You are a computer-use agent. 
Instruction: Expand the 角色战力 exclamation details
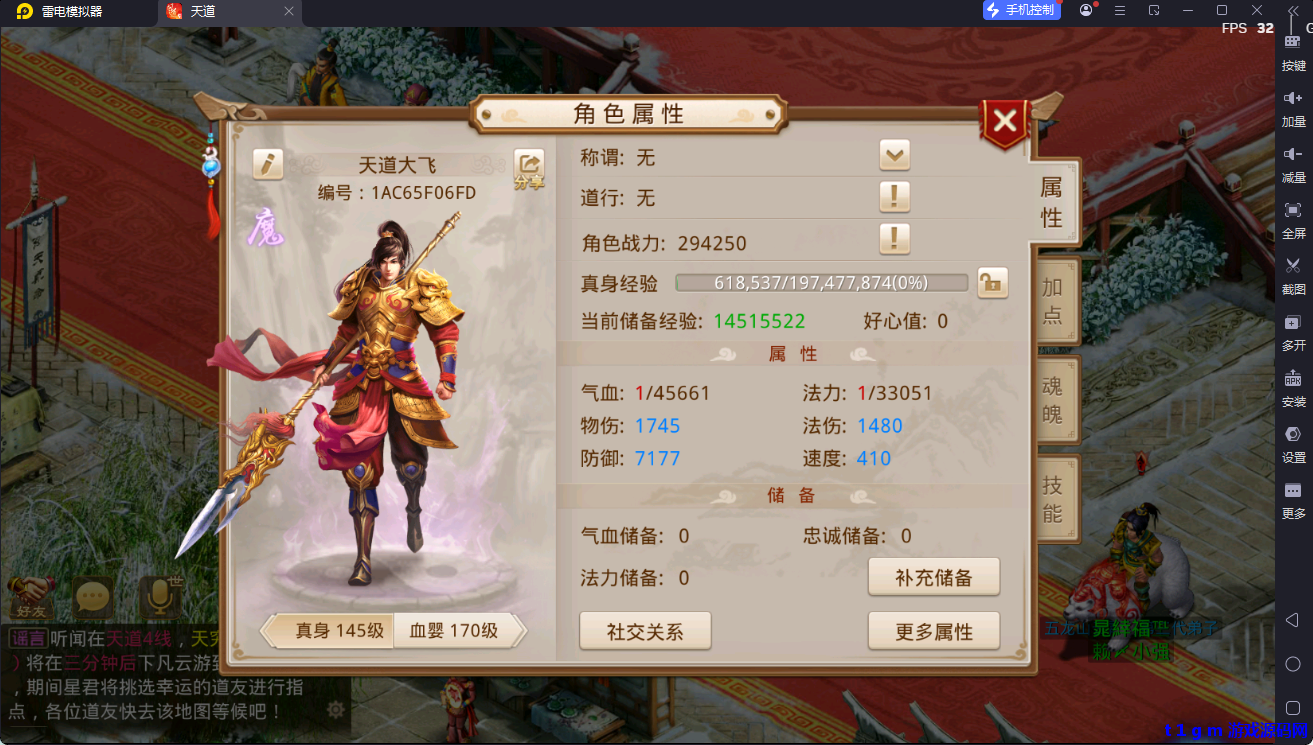click(x=894, y=239)
